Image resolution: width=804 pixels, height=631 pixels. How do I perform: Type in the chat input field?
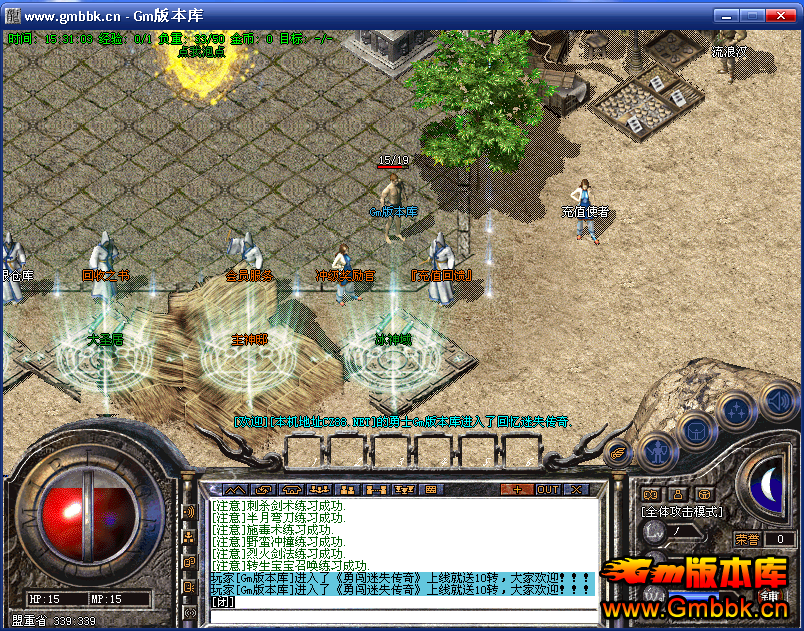click(400, 603)
